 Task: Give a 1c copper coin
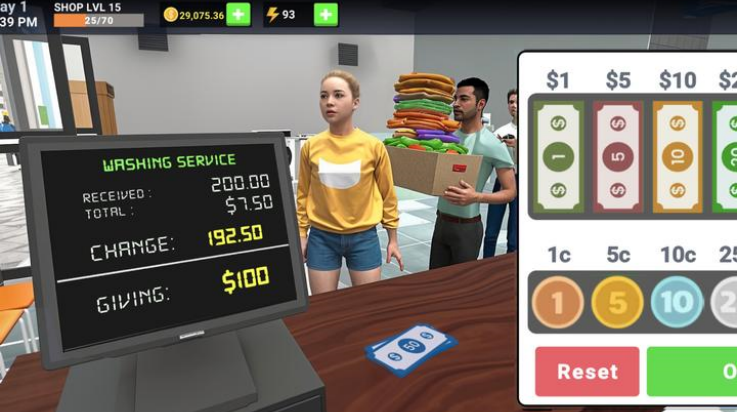coord(557,302)
